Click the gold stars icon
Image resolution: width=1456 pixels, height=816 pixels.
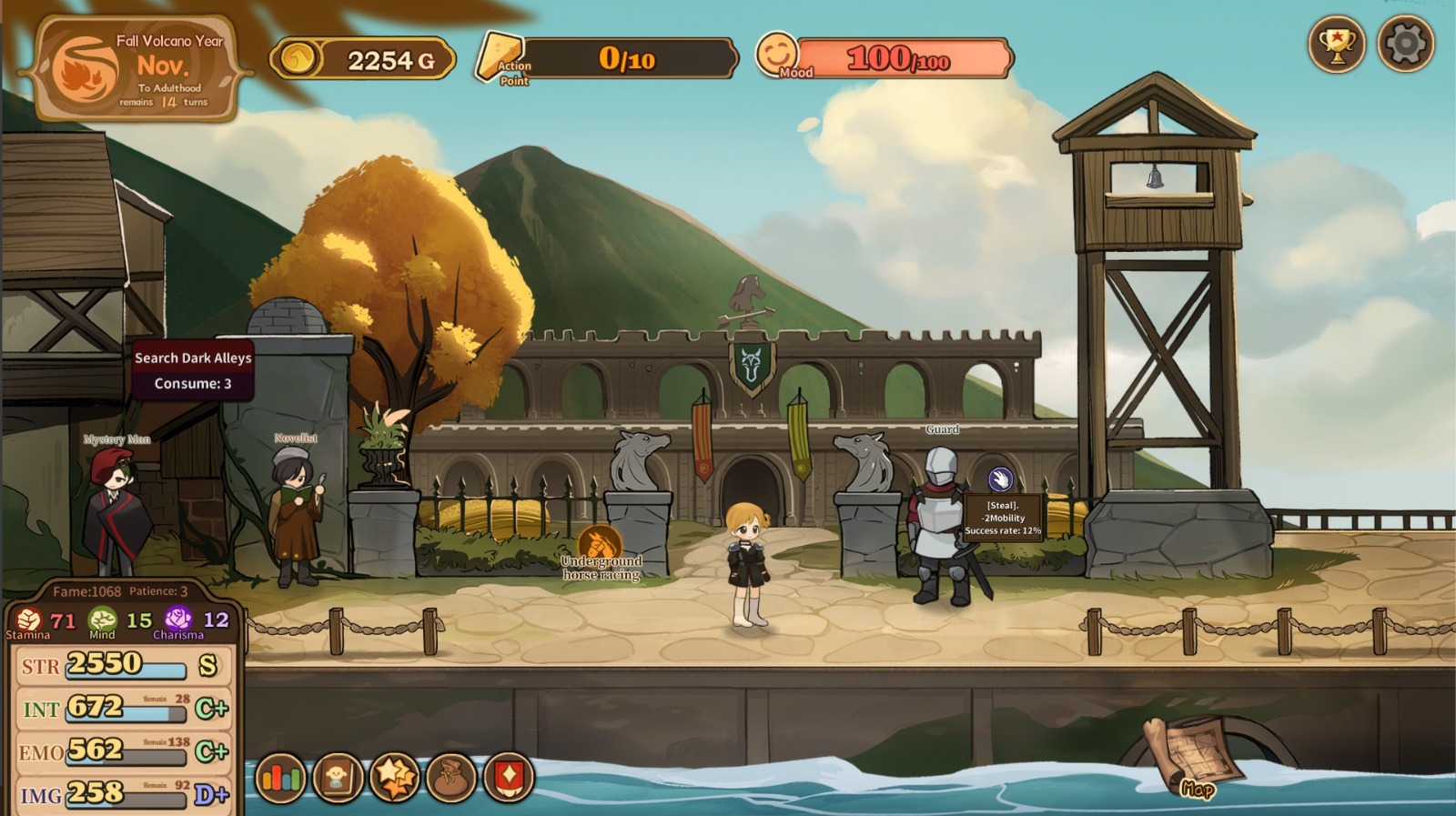[394, 779]
